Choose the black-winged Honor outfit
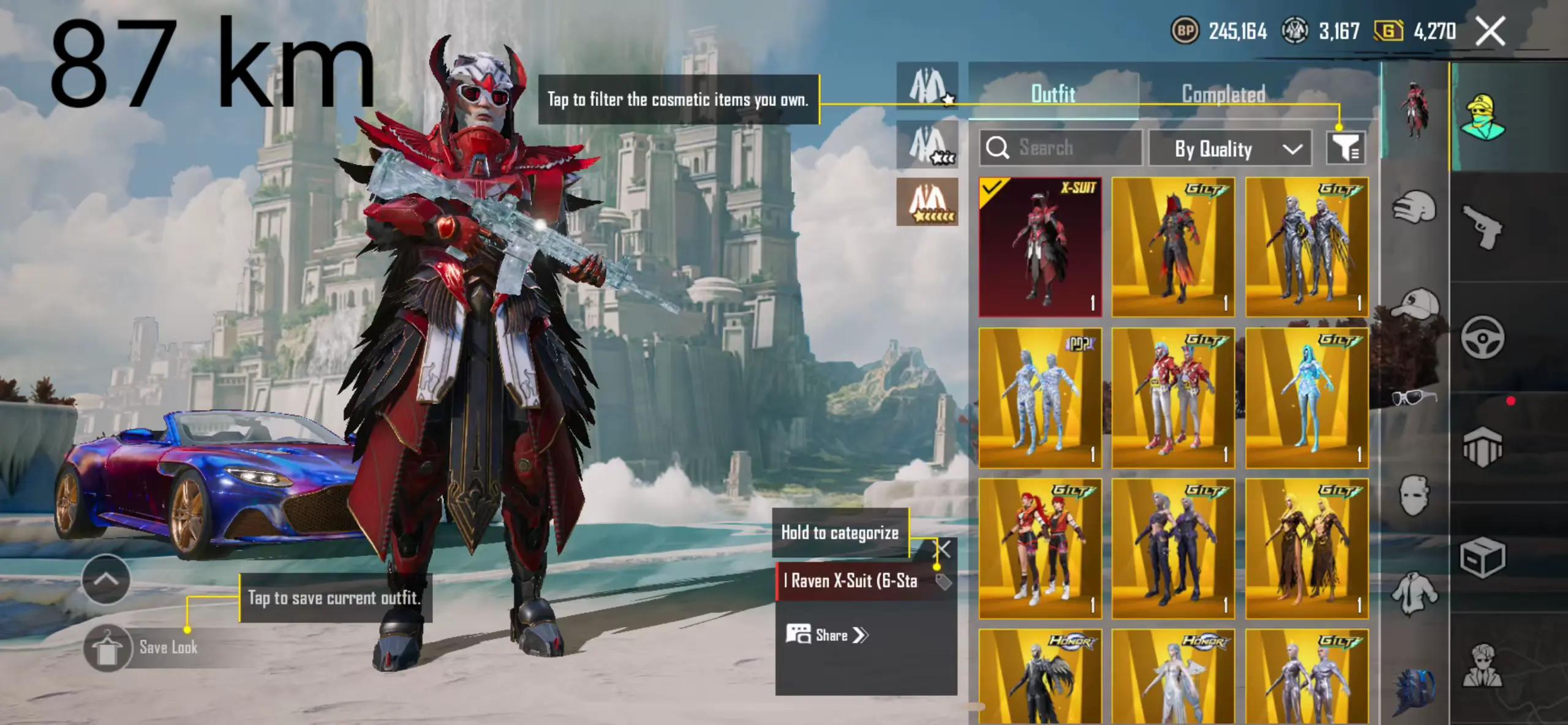The height and width of the screenshot is (725, 1568). tap(1040, 677)
